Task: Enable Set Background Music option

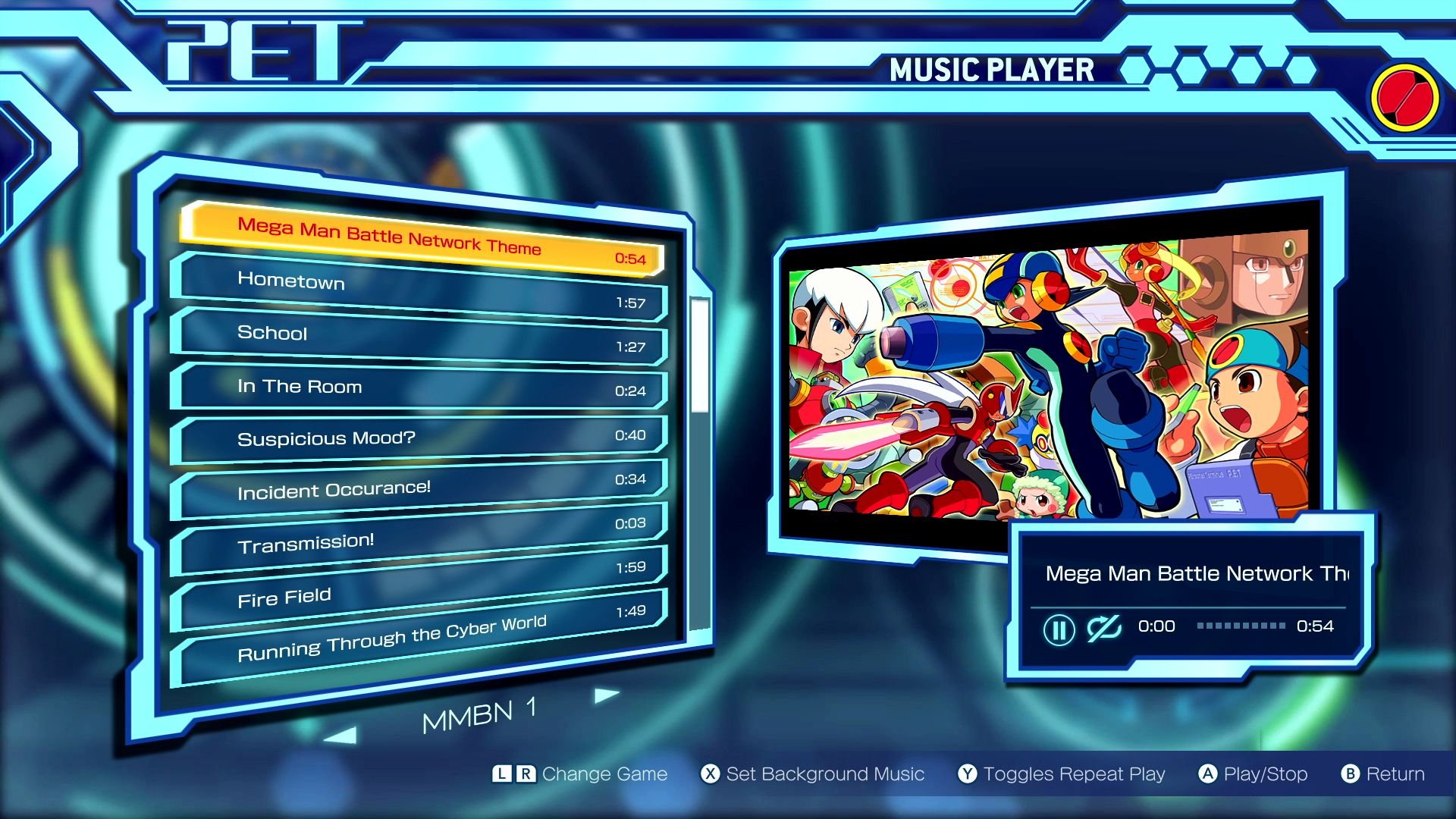Action: coord(827,774)
